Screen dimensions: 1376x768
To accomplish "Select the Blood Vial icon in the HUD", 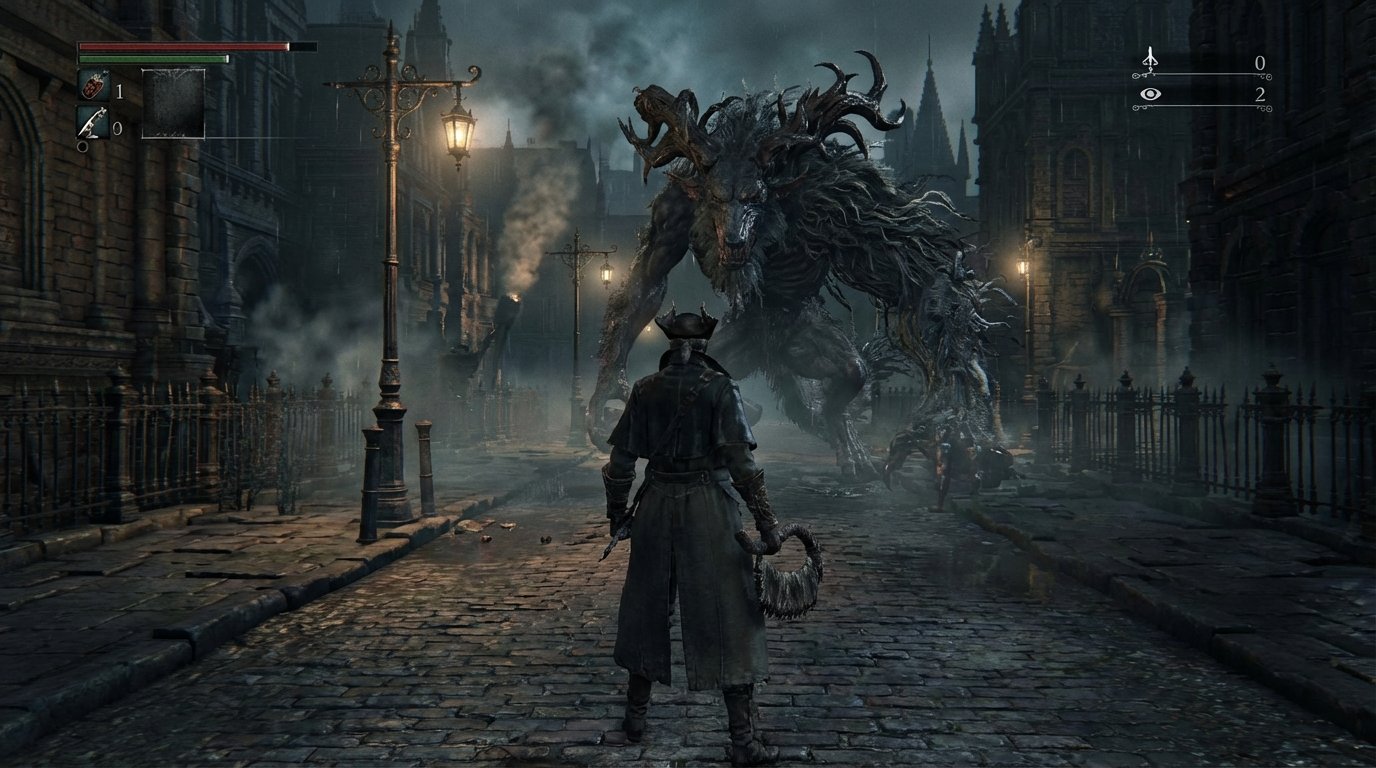I will 95,86.
